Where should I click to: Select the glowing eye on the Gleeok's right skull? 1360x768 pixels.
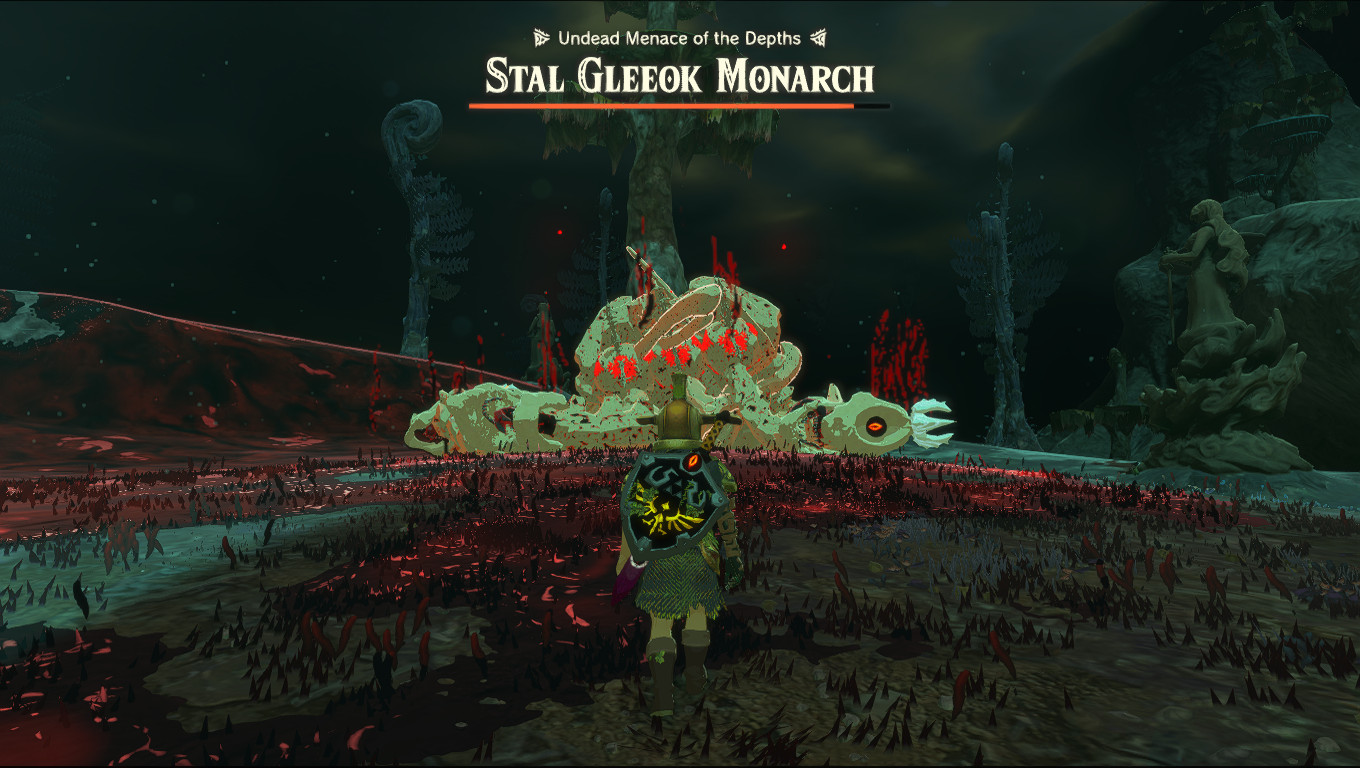coord(878,425)
